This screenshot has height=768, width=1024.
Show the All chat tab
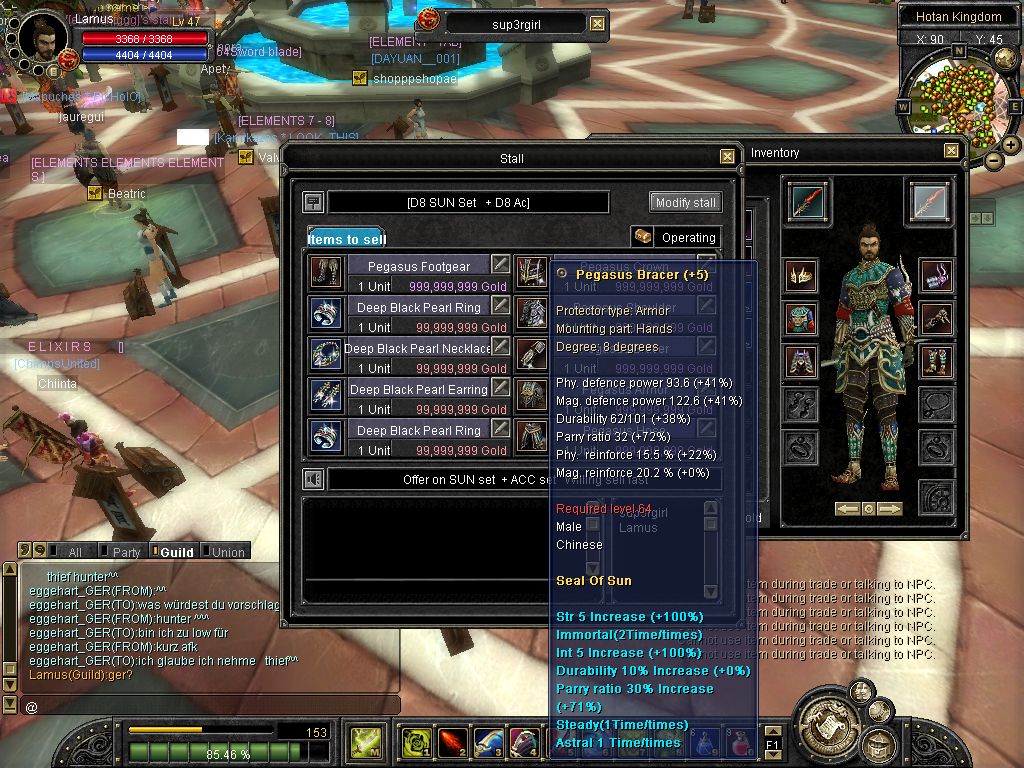74,552
